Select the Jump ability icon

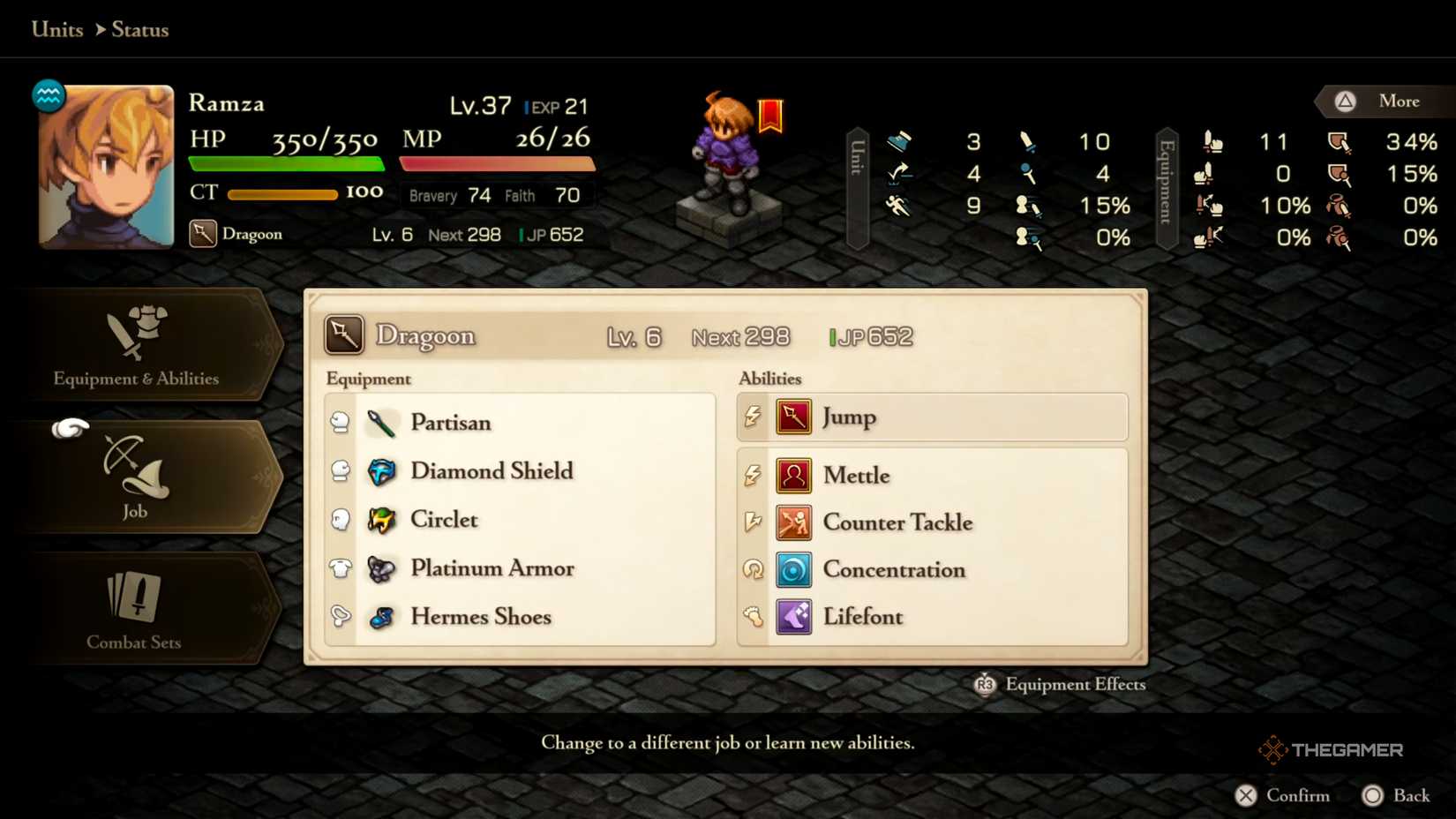tap(792, 417)
